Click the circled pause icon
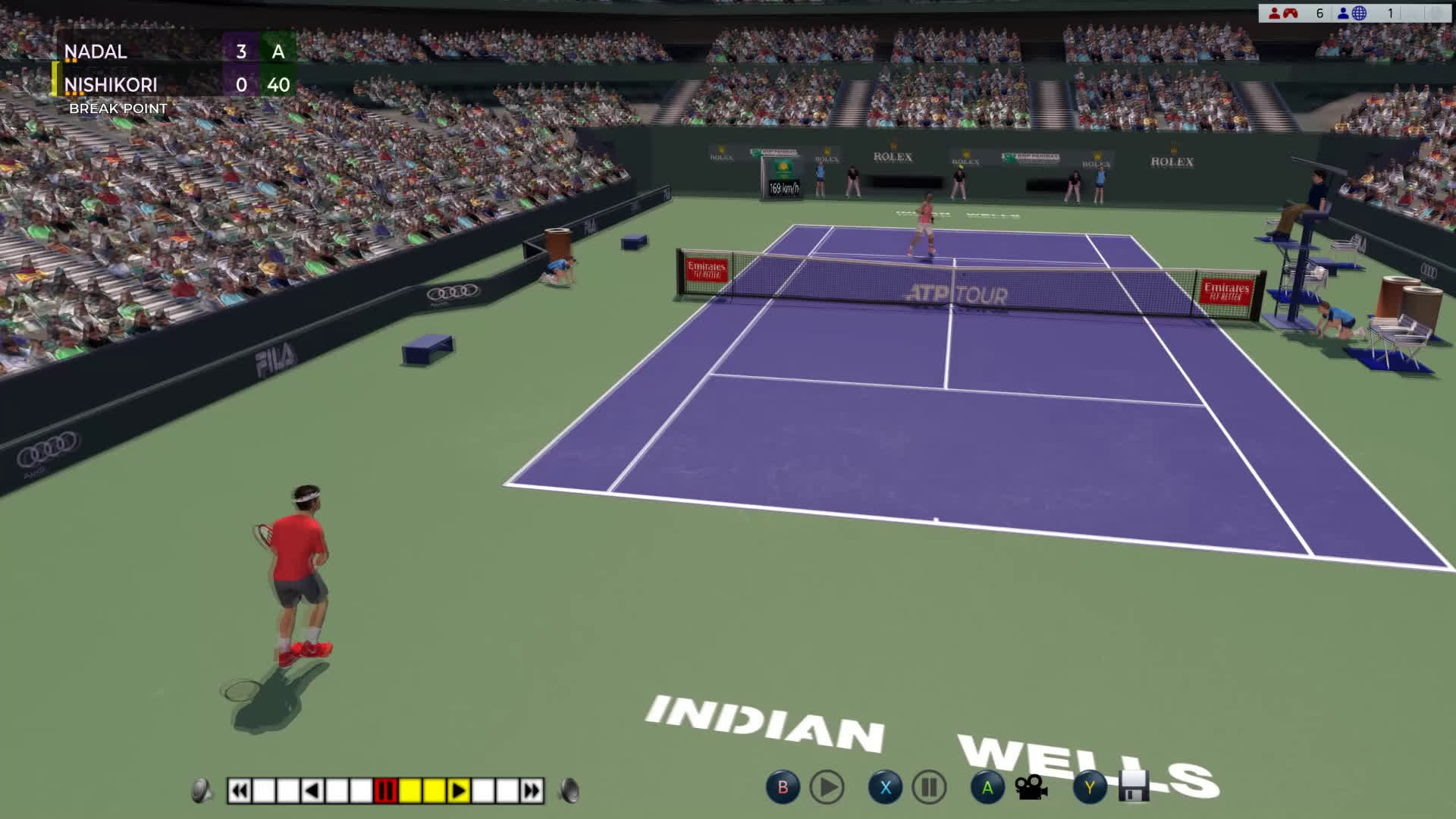 point(929,788)
